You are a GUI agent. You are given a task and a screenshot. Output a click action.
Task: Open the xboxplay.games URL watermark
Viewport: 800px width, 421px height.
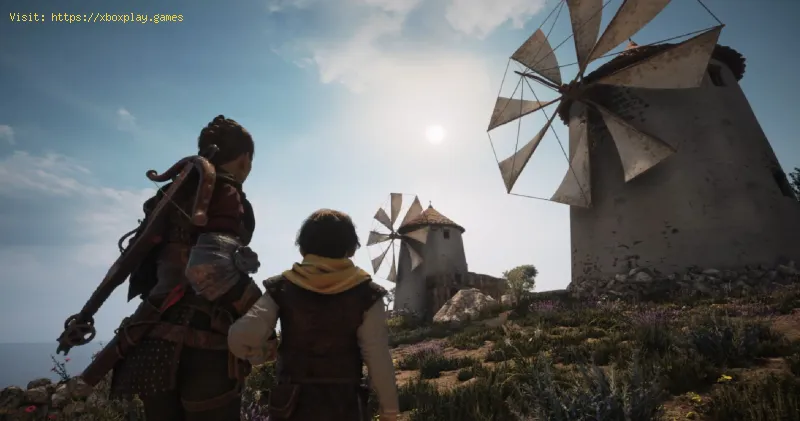point(117,17)
